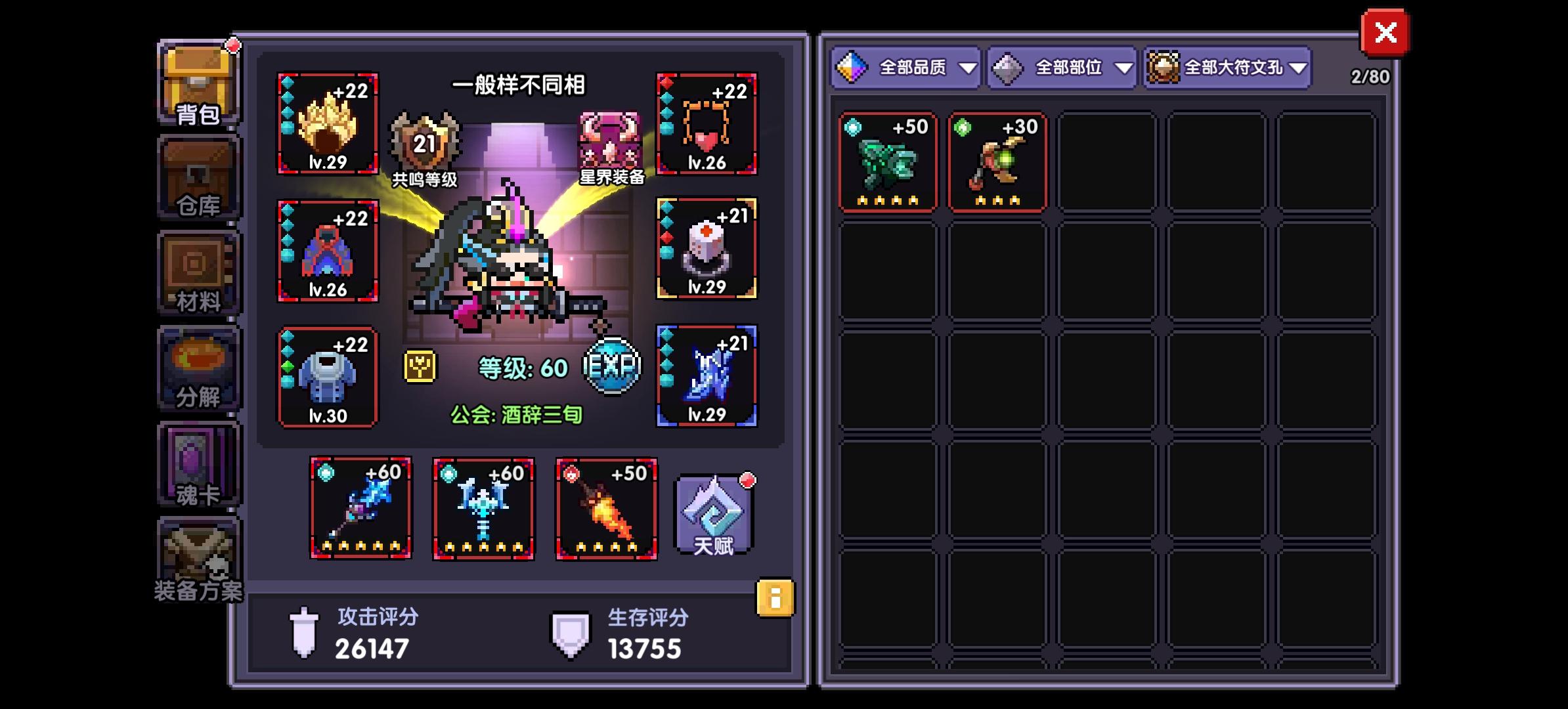Select the lv.29 helmet equipment slot
Screen dimensions: 1568x709
coord(327,125)
